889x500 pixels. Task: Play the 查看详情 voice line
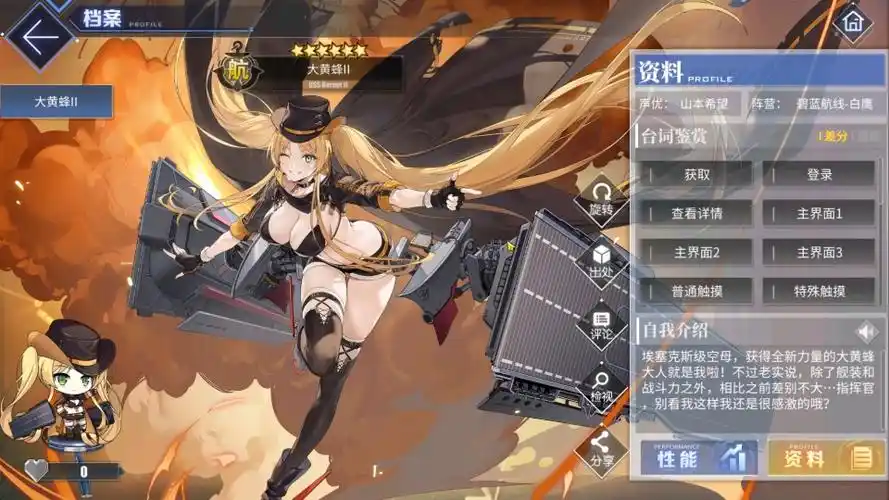(x=697, y=213)
